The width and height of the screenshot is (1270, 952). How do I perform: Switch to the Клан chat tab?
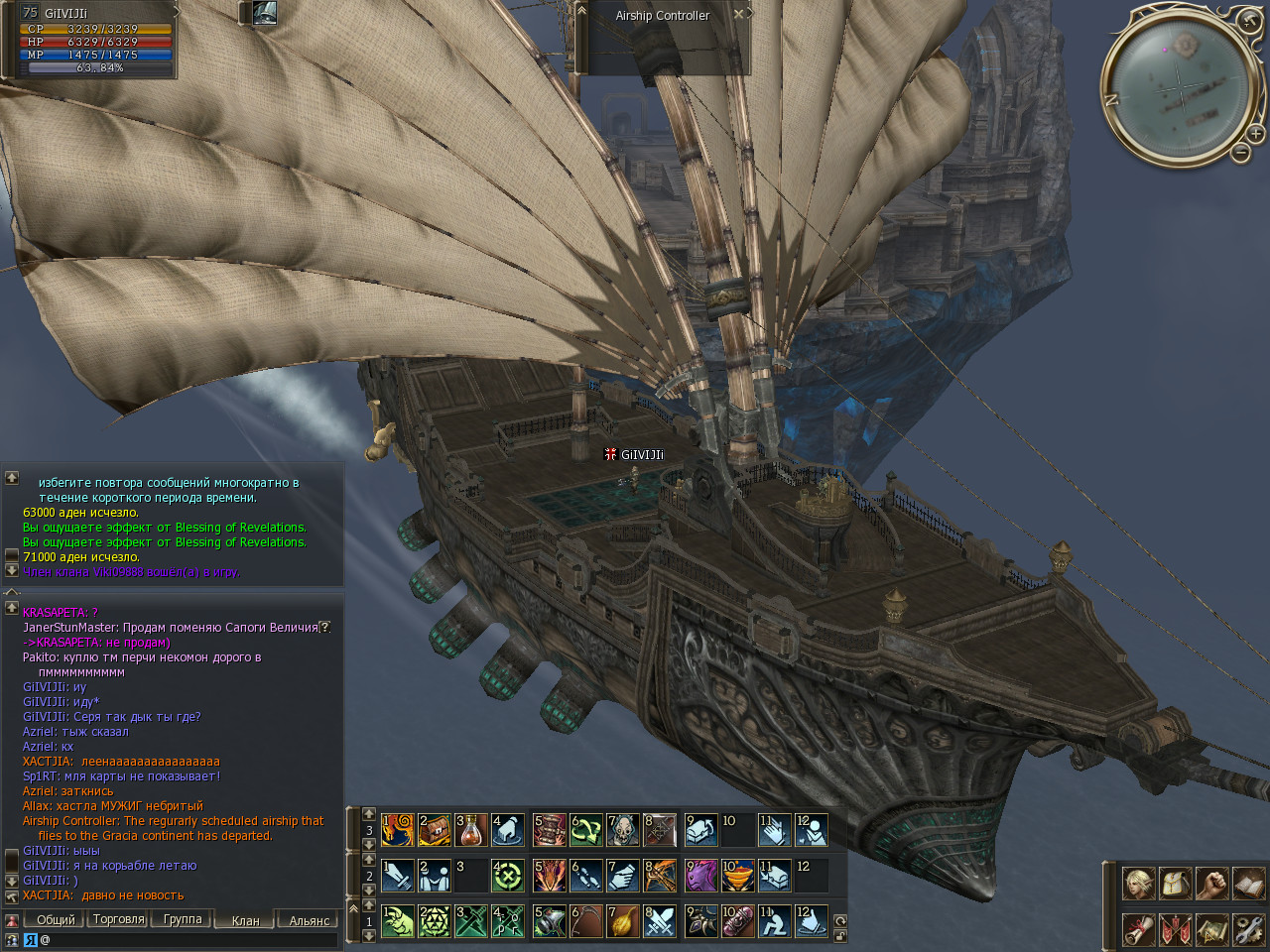click(x=245, y=920)
